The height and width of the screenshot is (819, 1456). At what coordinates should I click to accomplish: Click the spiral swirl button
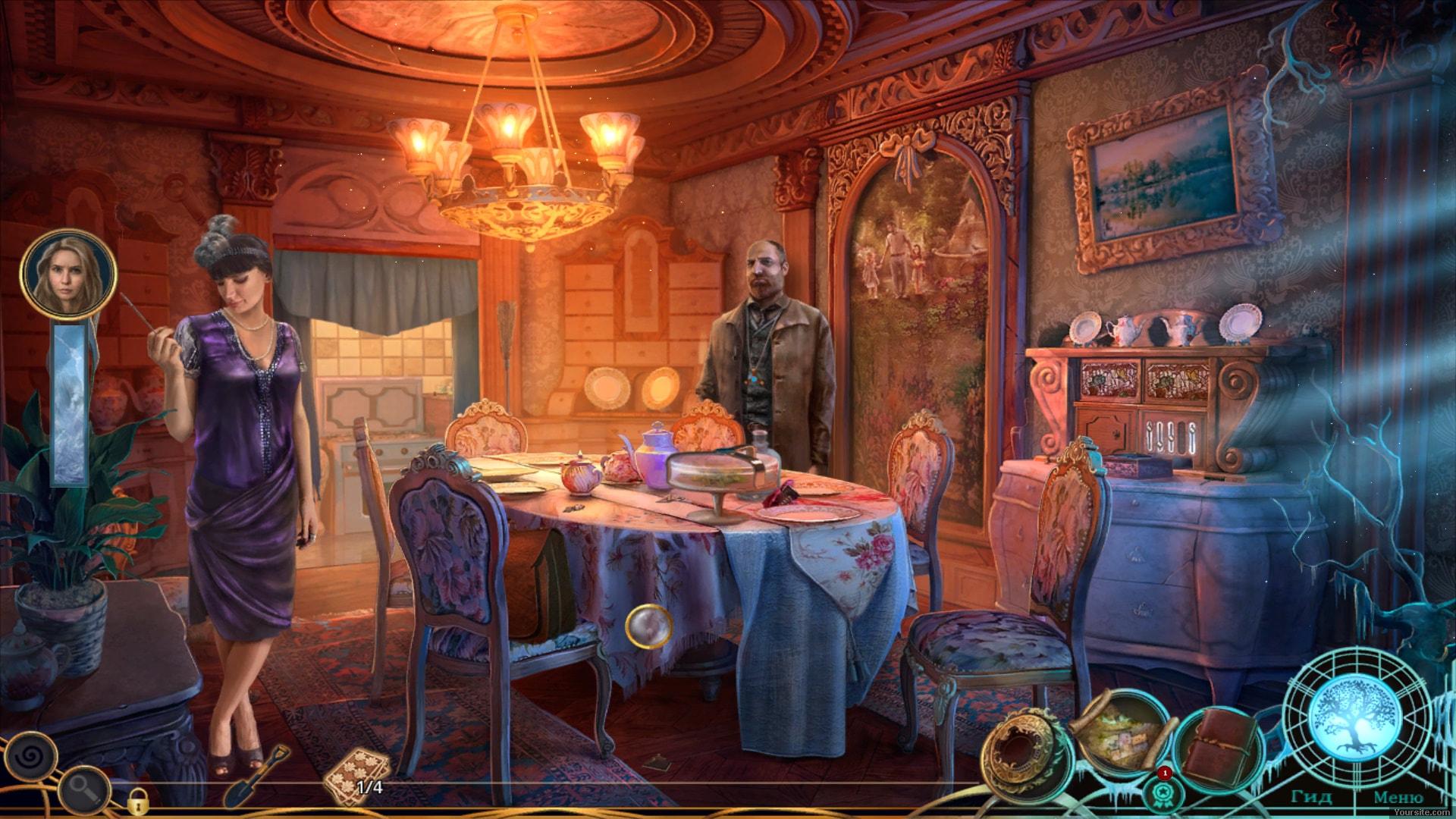[32, 755]
